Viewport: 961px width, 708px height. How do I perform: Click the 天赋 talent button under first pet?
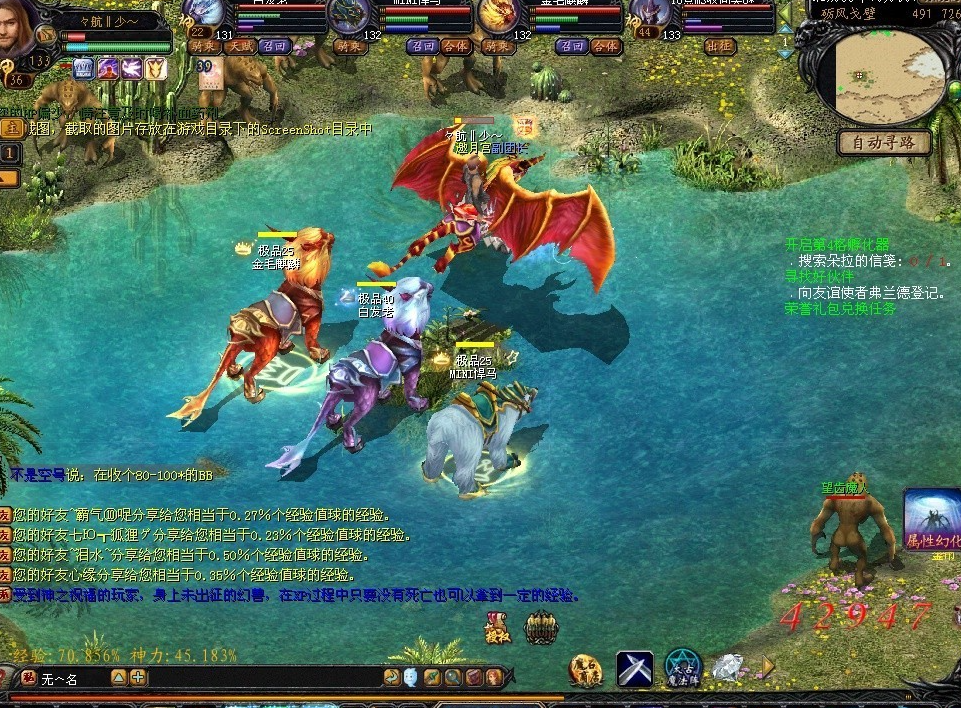(x=238, y=46)
